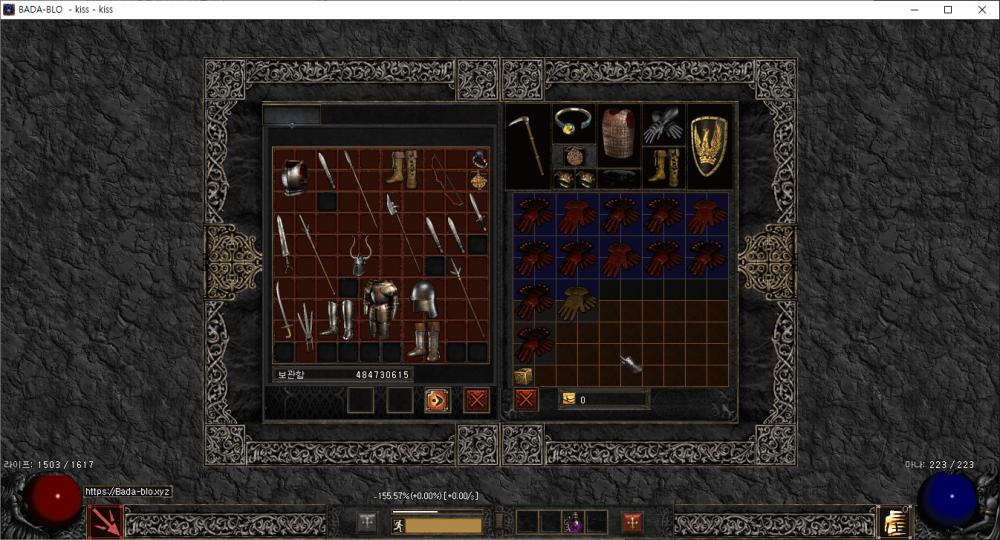Image resolution: width=1000 pixels, height=540 pixels.
Task: Select the bow in the stash
Action: point(446,178)
